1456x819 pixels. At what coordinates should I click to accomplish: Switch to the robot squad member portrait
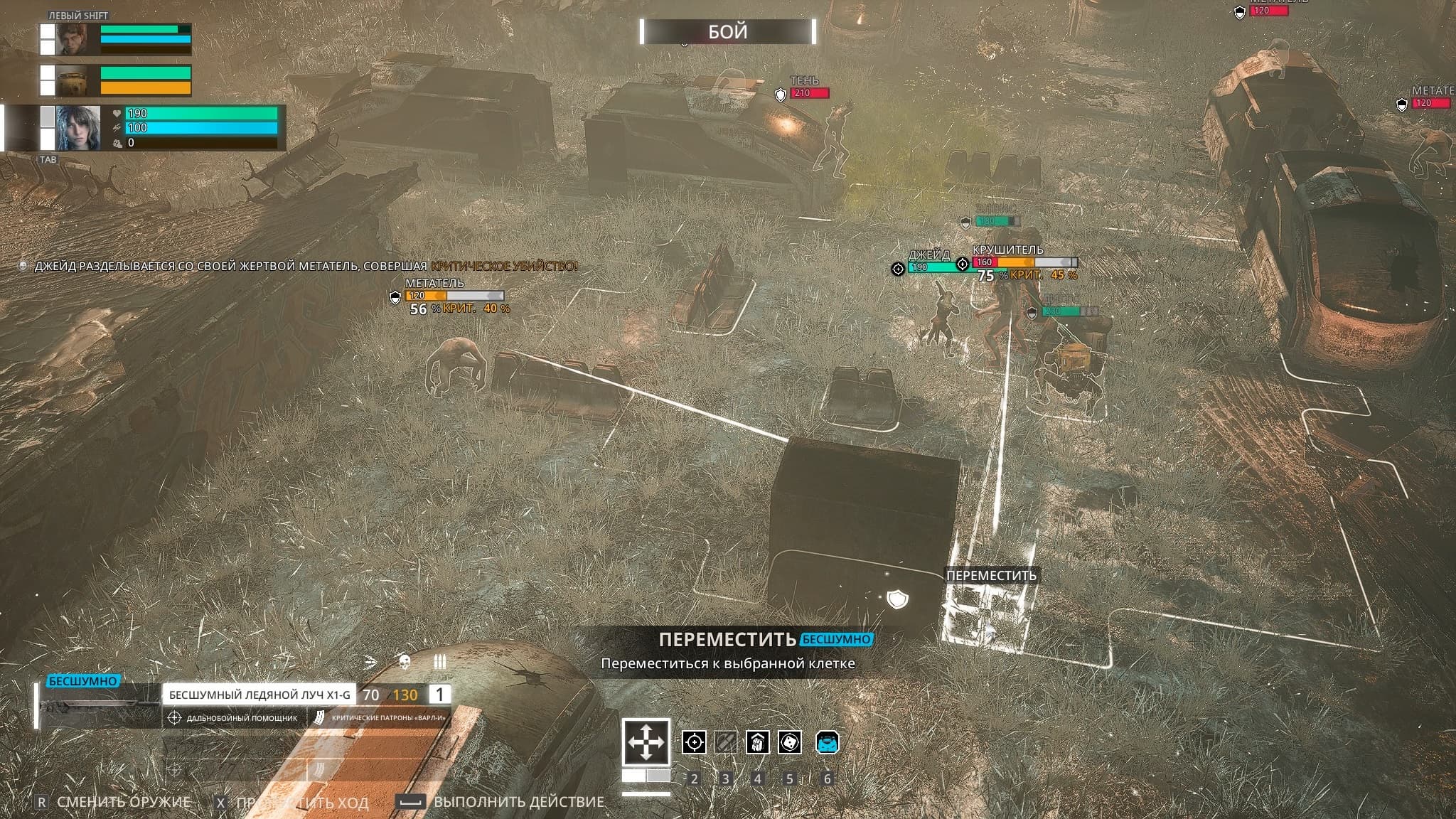pos(72,80)
